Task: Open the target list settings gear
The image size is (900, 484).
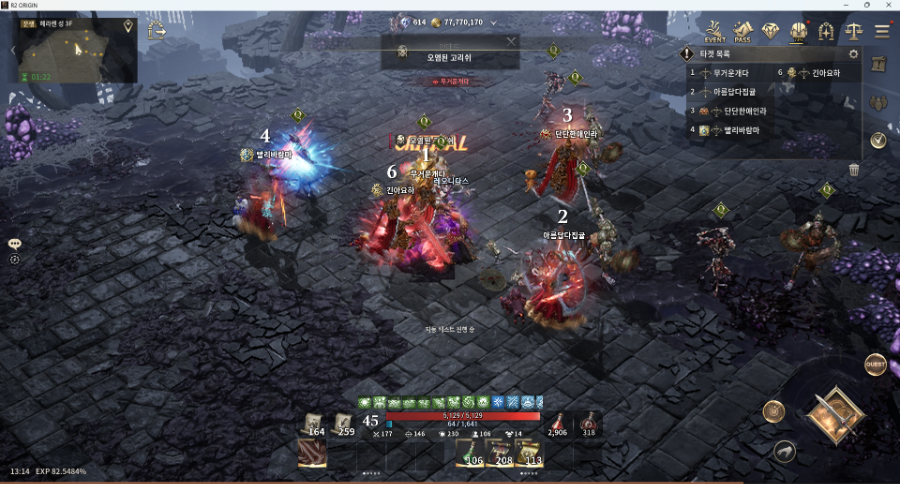Action: point(853,54)
